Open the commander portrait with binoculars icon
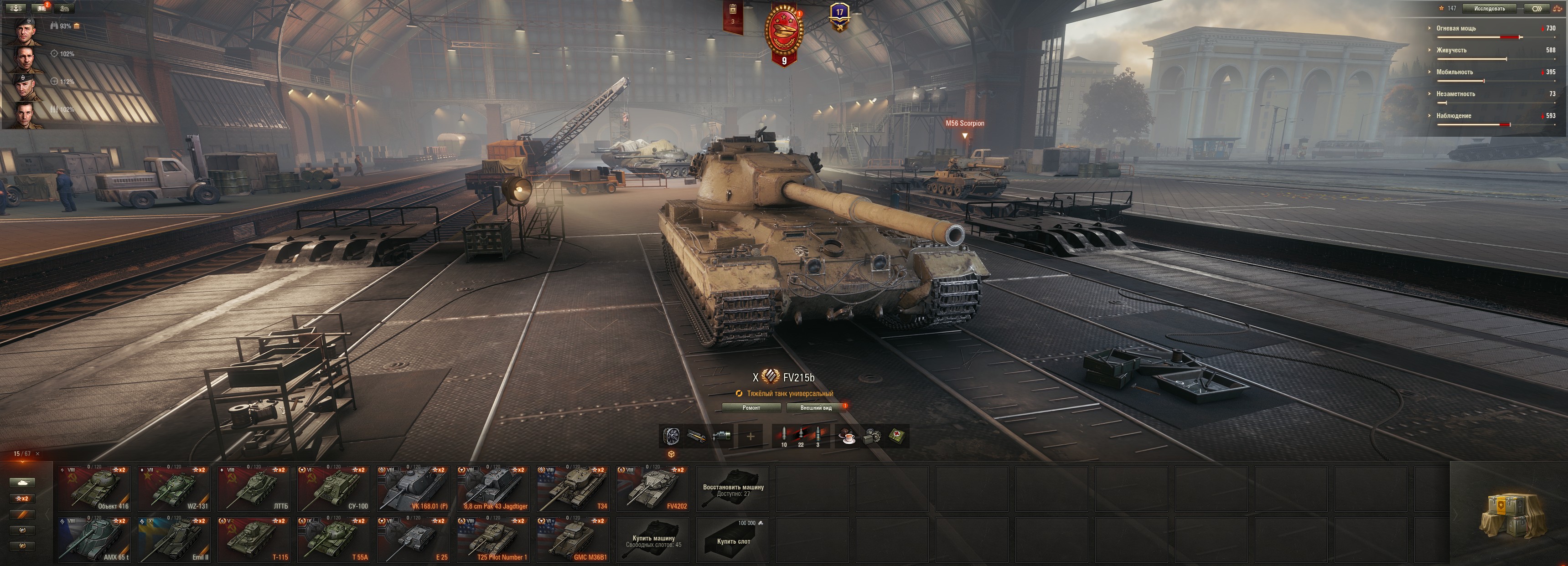Image resolution: width=1568 pixels, height=566 pixels. tap(24, 31)
